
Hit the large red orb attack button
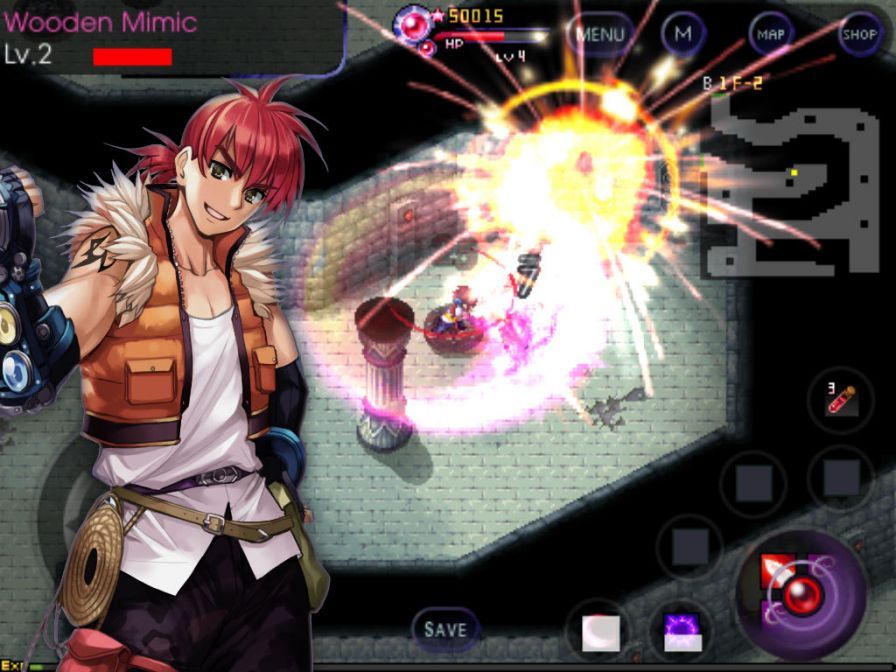point(800,594)
